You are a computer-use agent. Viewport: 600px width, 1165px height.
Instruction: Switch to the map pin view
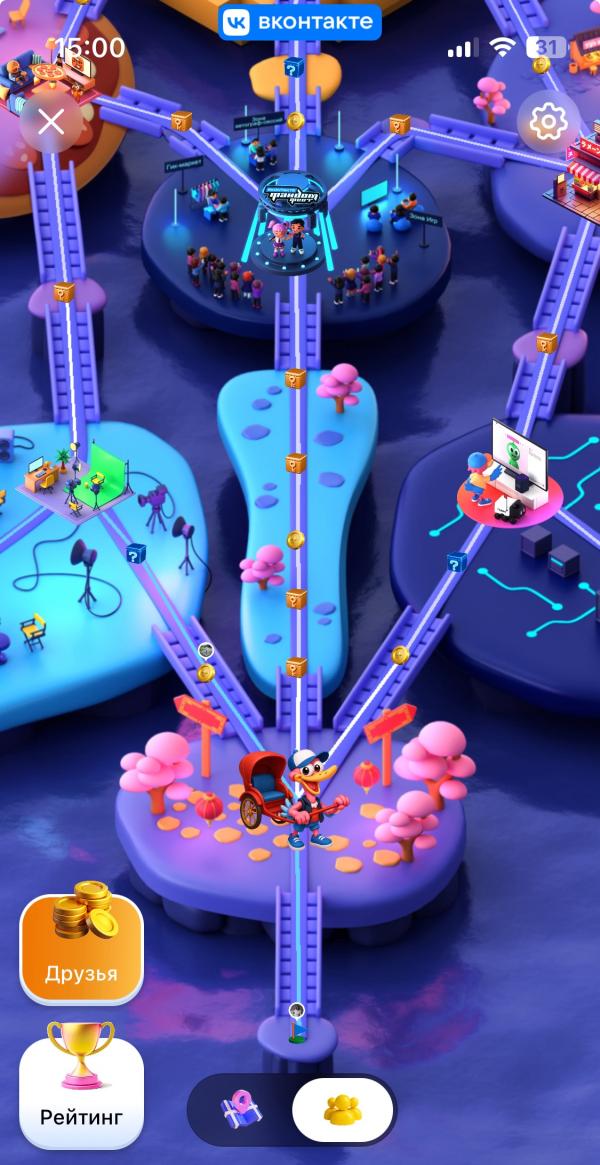point(240,1110)
